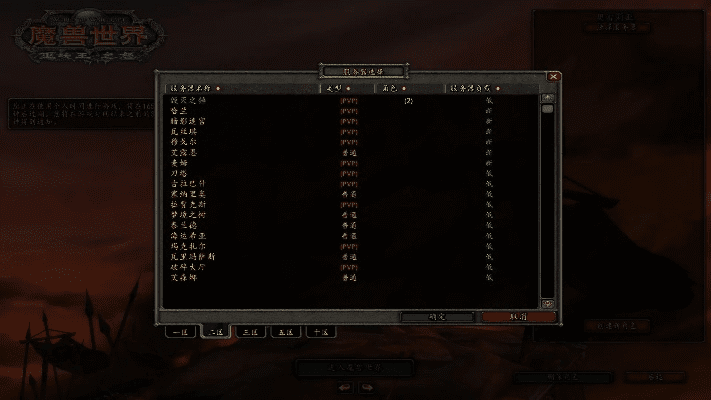Cancel realm selection with the 取消 button
Image resolution: width=711 pixels, height=400 pixels.
pyautogui.click(x=517, y=316)
